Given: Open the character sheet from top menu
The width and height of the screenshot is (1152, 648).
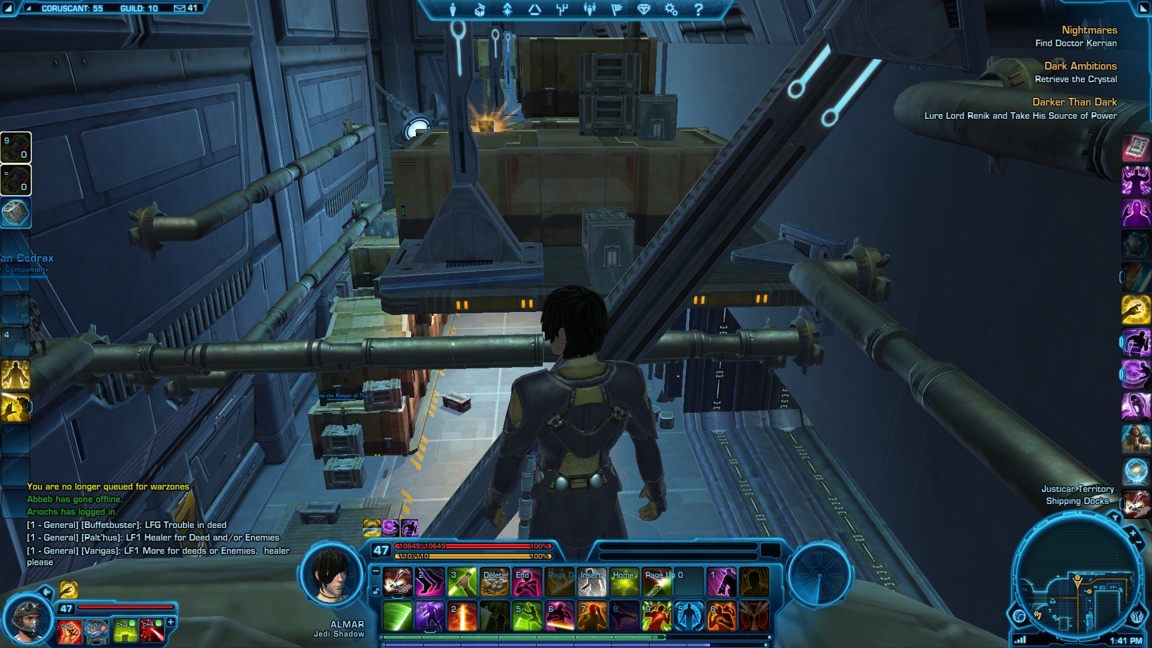Looking at the screenshot, I should coord(453,10).
